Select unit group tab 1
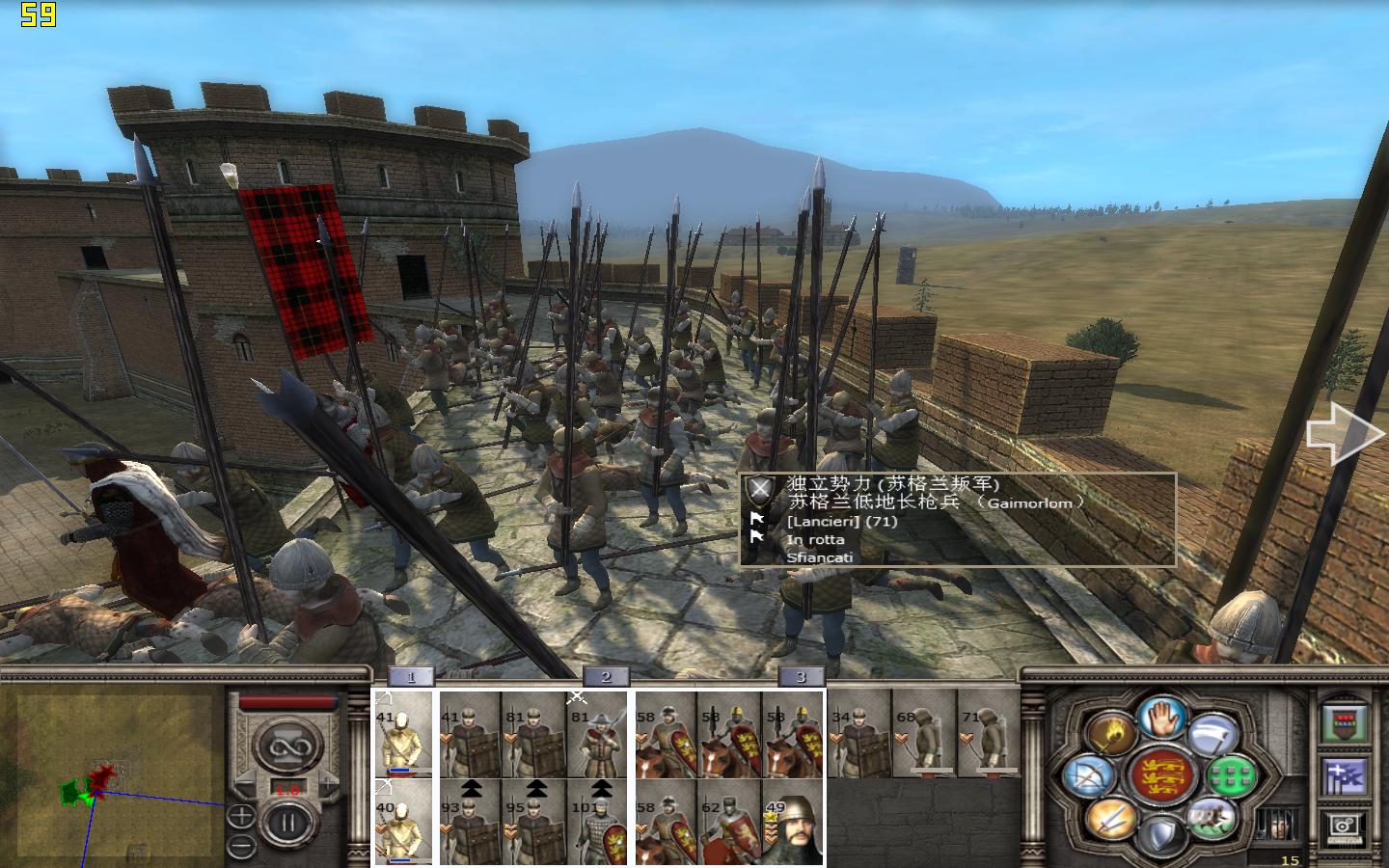 click(411, 677)
